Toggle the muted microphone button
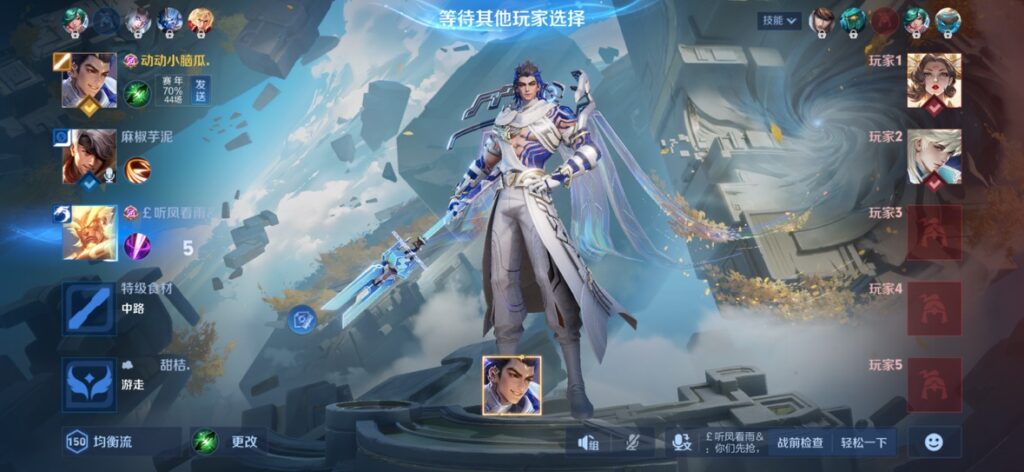This screenshot has width=1024, height=472. coord(632,442)
